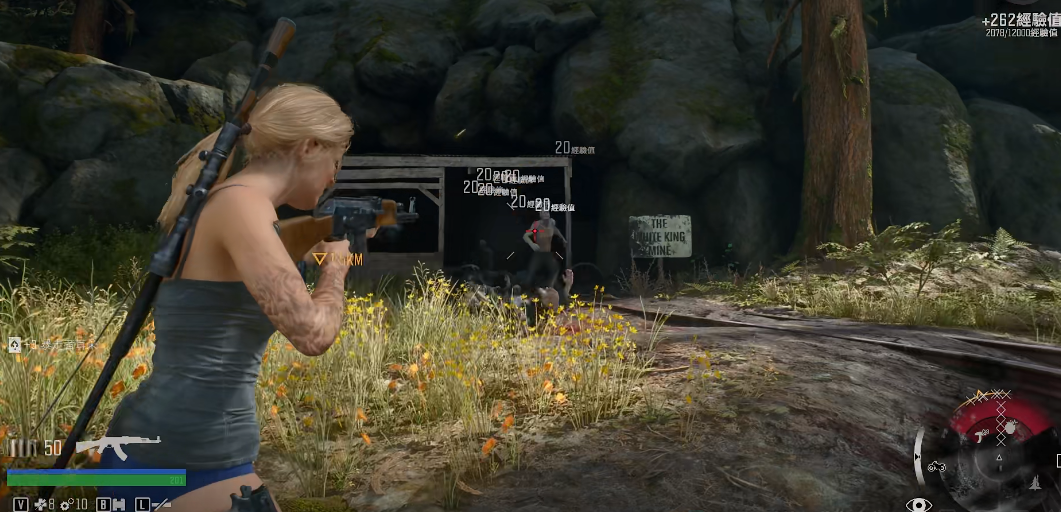Activate the eye survival vision icon
The width and height of the screenshot is (1061, 512).
click(918, 505)
